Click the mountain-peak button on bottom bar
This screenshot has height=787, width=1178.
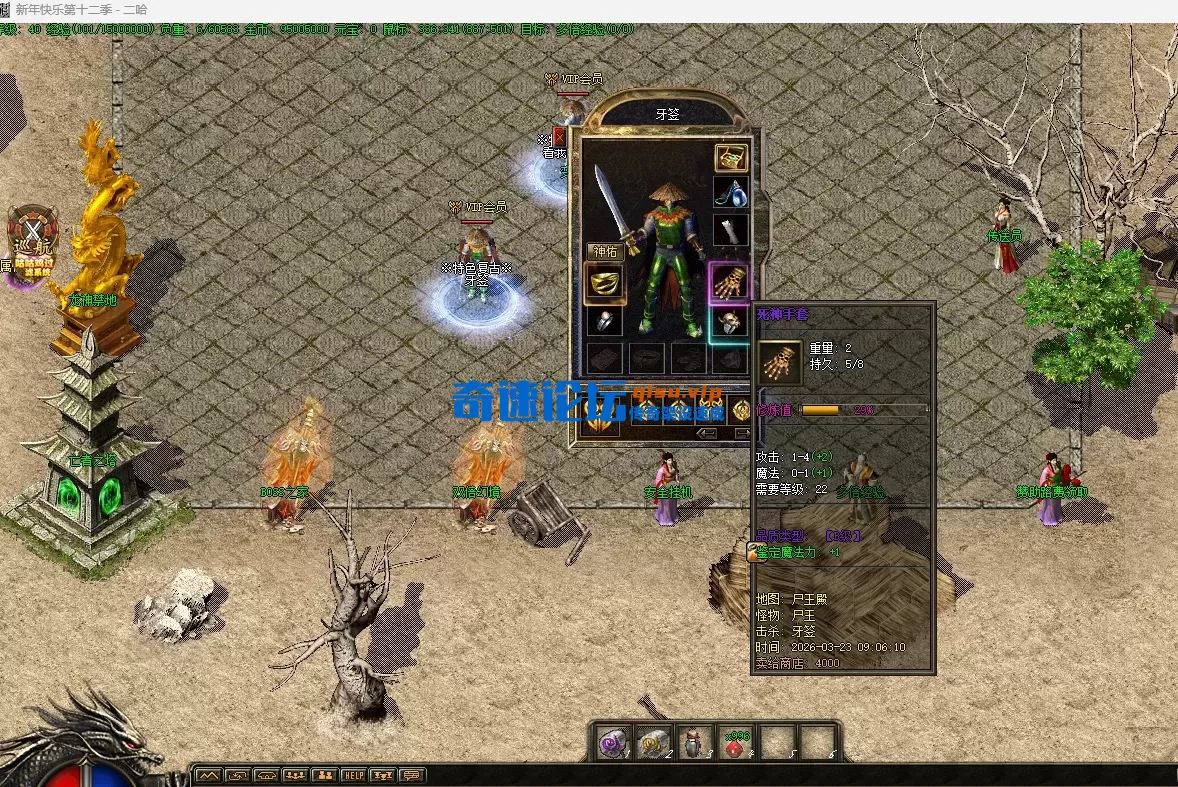click(208, 775)
